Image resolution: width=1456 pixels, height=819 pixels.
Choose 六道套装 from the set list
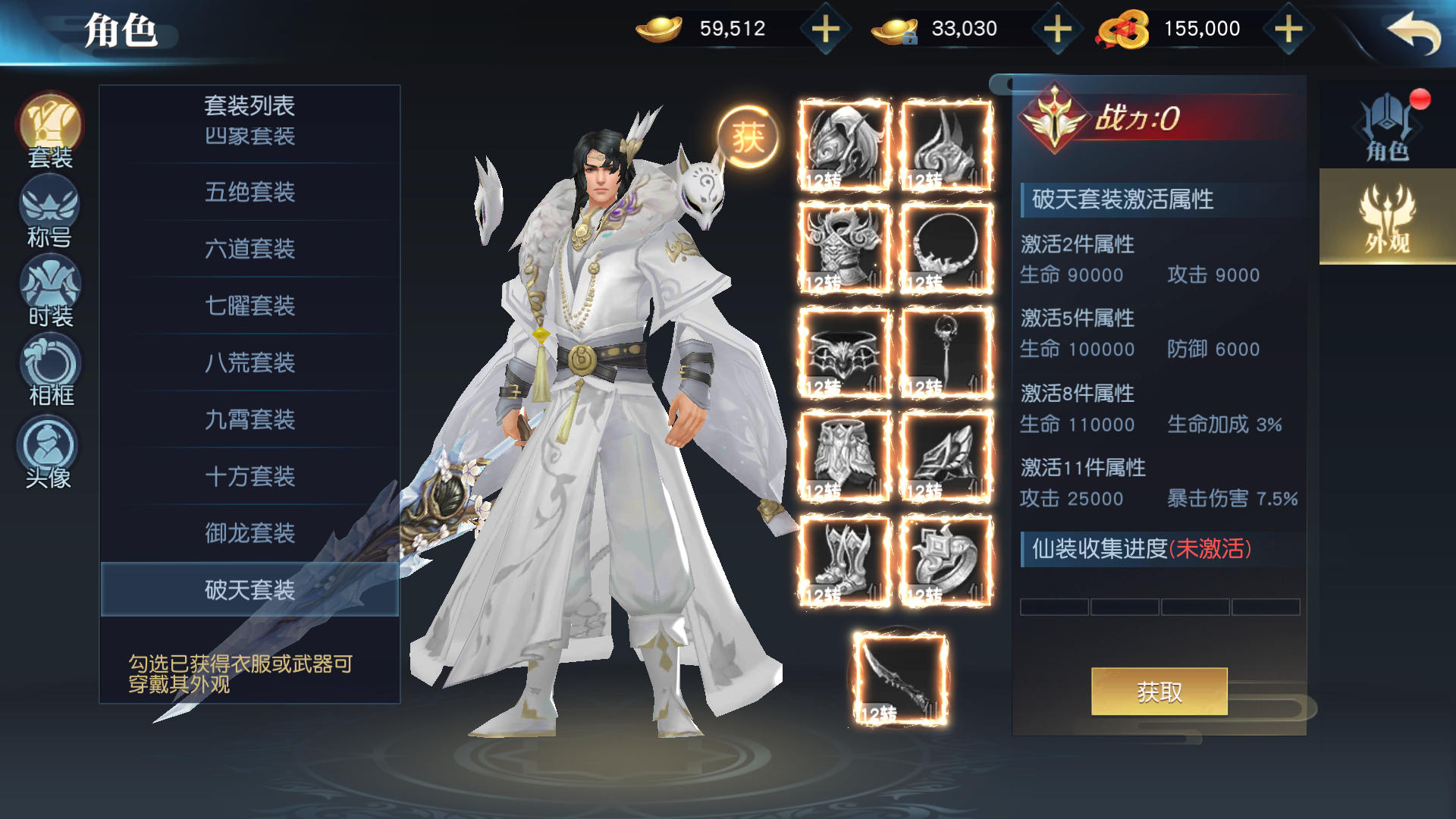pyautogui.click(x=249, y=249)
